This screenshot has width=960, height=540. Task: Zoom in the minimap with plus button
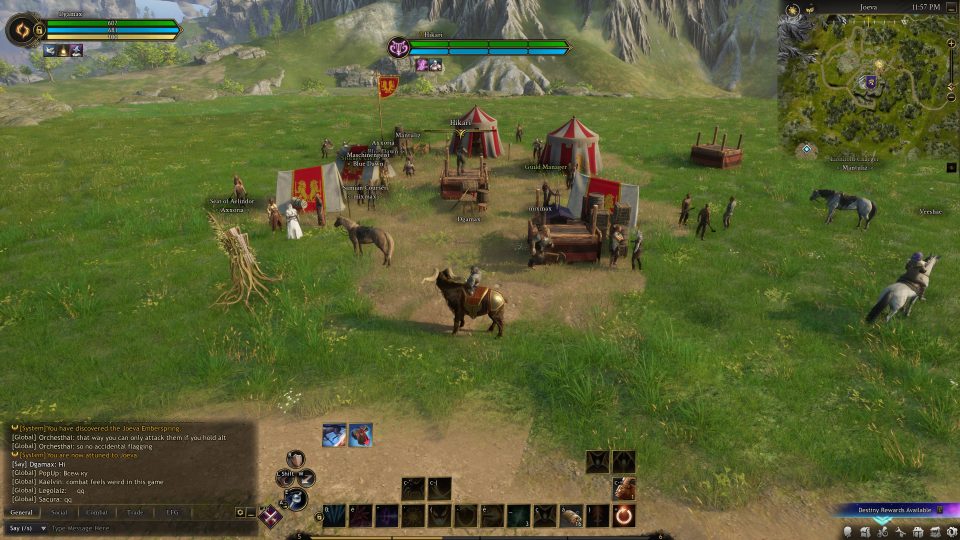click(952, 45)
